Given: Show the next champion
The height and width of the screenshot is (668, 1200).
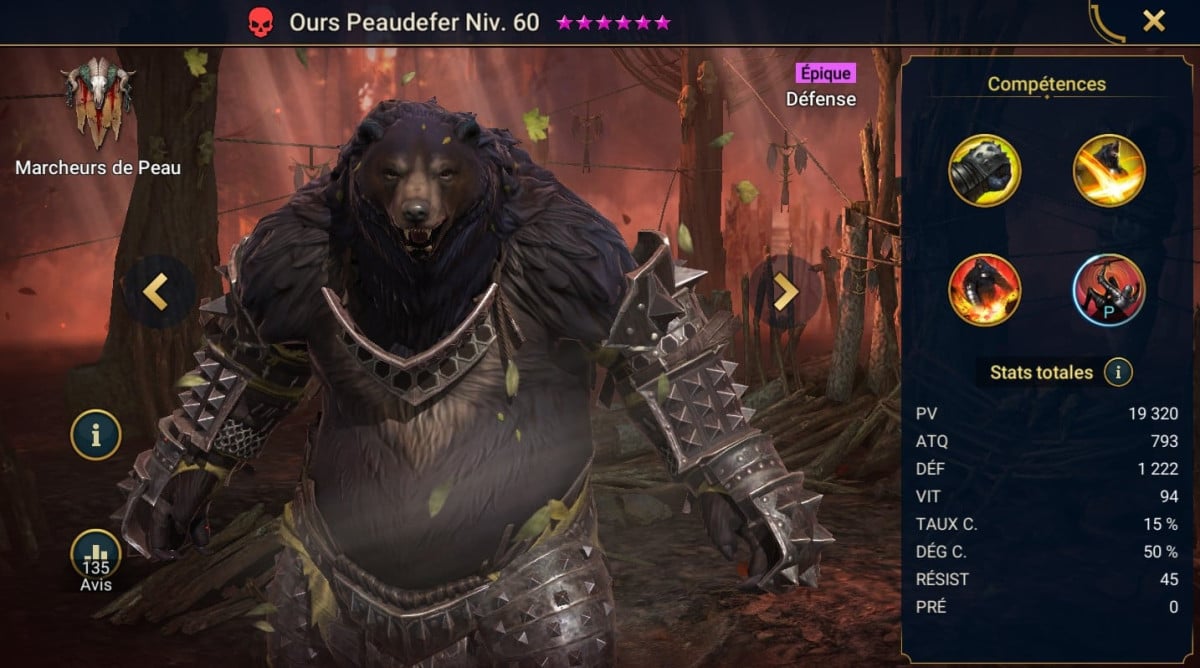Looking at the screenshot, I should pos(786,291).
